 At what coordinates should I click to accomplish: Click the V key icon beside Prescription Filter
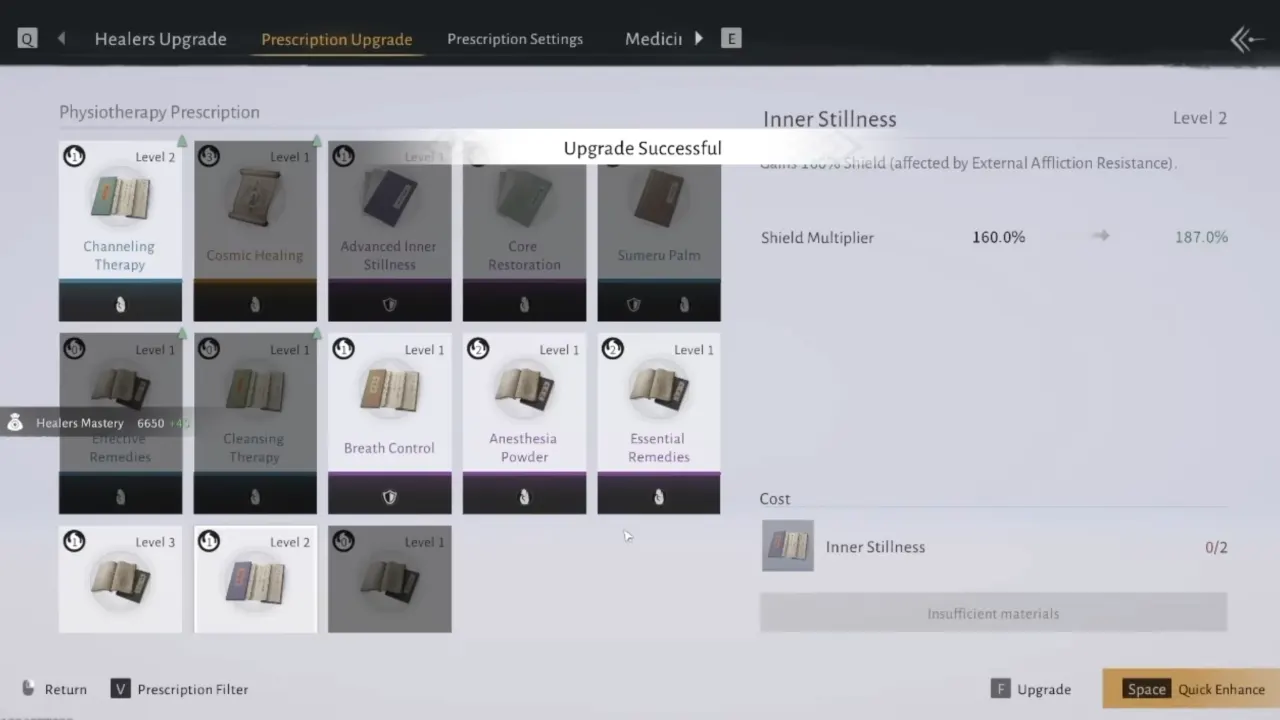tap(120, 689)
